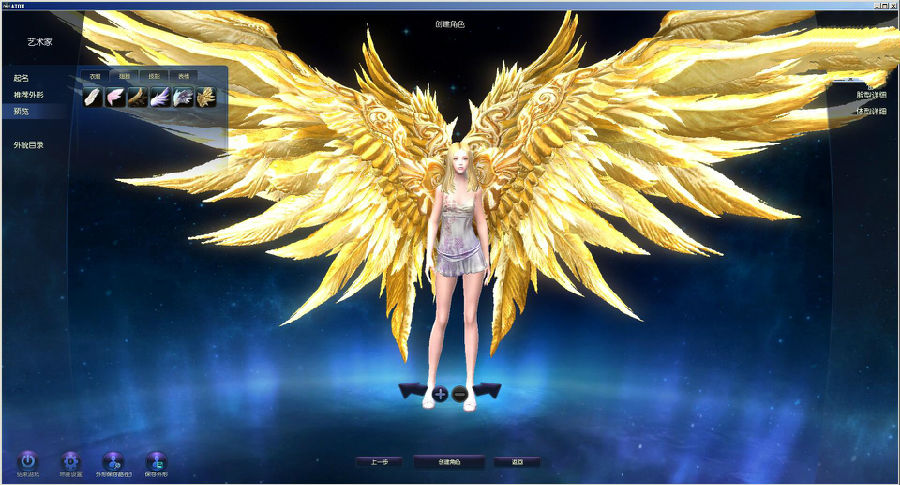Select the purple-white wing icon
The image size is (900, 485).
point(160,97)
